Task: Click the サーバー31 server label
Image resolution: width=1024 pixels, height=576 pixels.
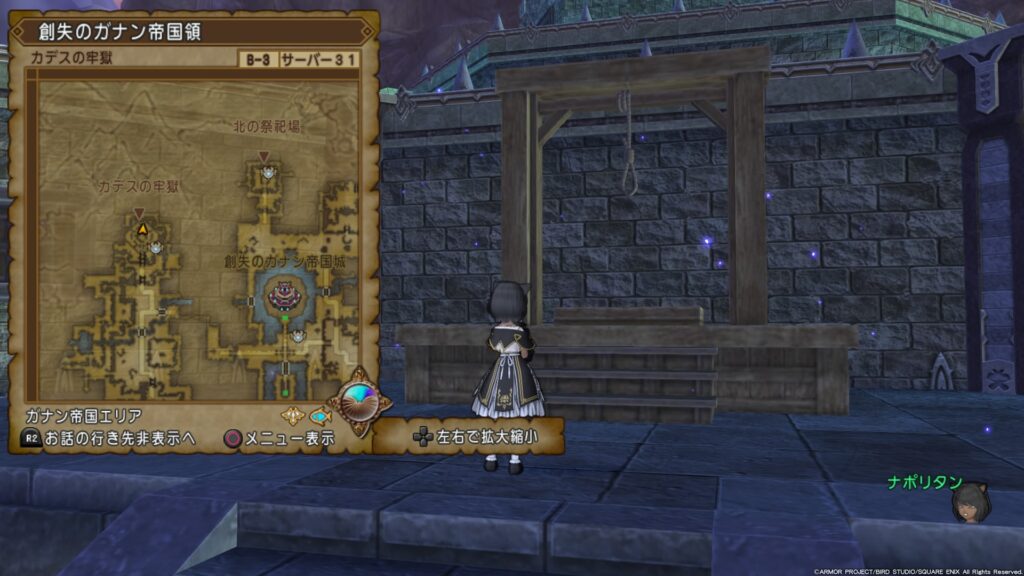Action: [x=319, y=58]
